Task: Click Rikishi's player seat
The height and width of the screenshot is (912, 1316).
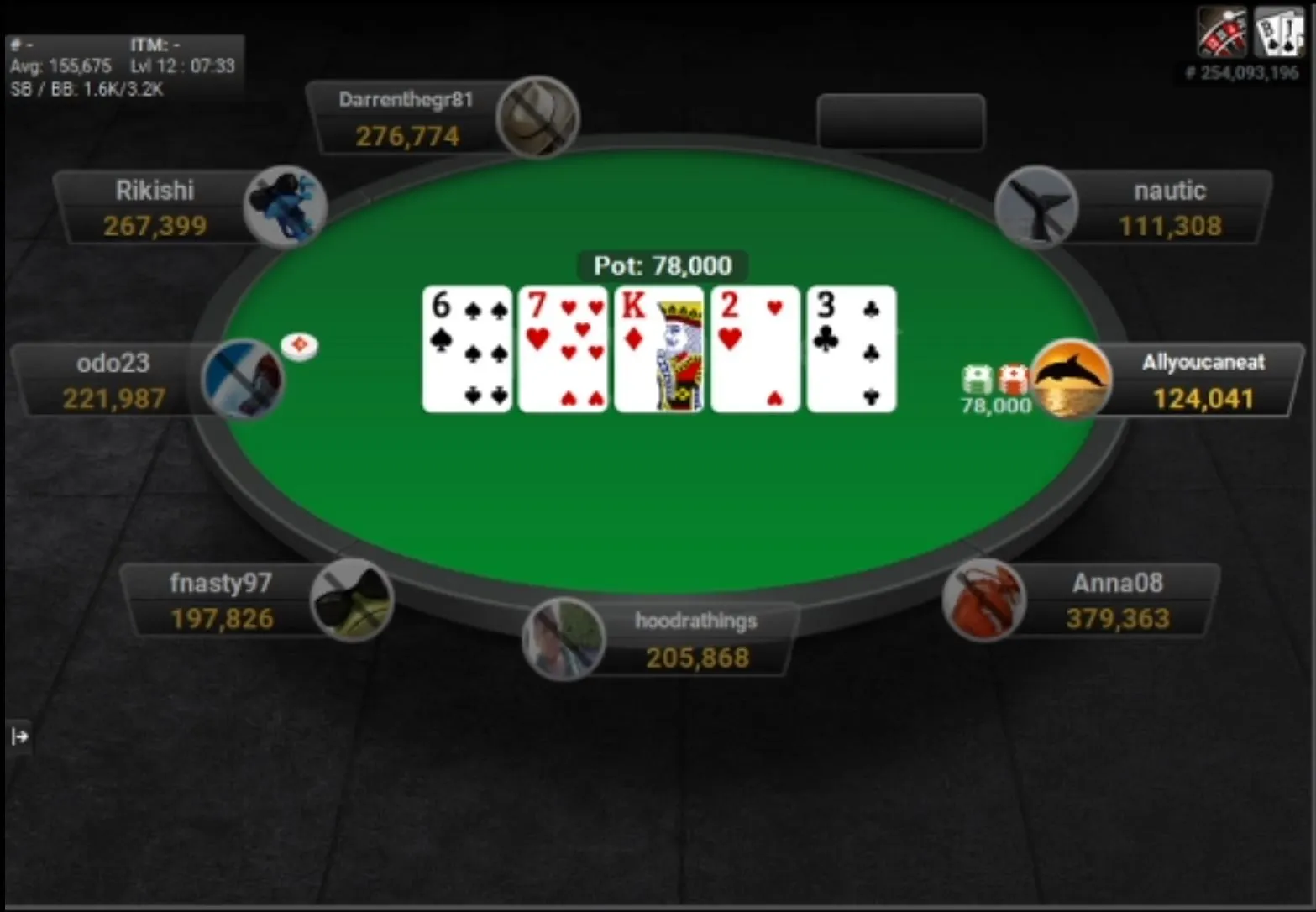Action: tap(155, 208)
